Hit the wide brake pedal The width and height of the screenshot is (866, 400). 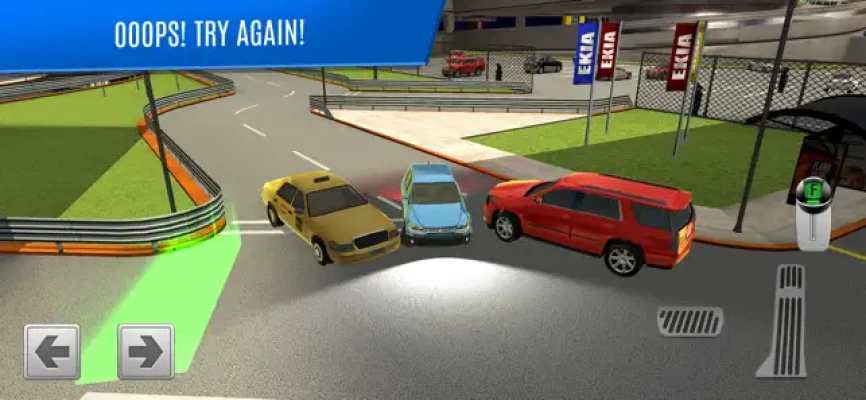coord(690,321)
